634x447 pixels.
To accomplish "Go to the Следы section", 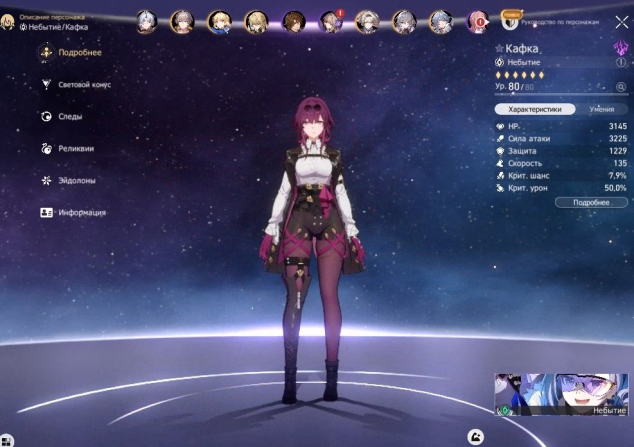I will tap(70, 117).
